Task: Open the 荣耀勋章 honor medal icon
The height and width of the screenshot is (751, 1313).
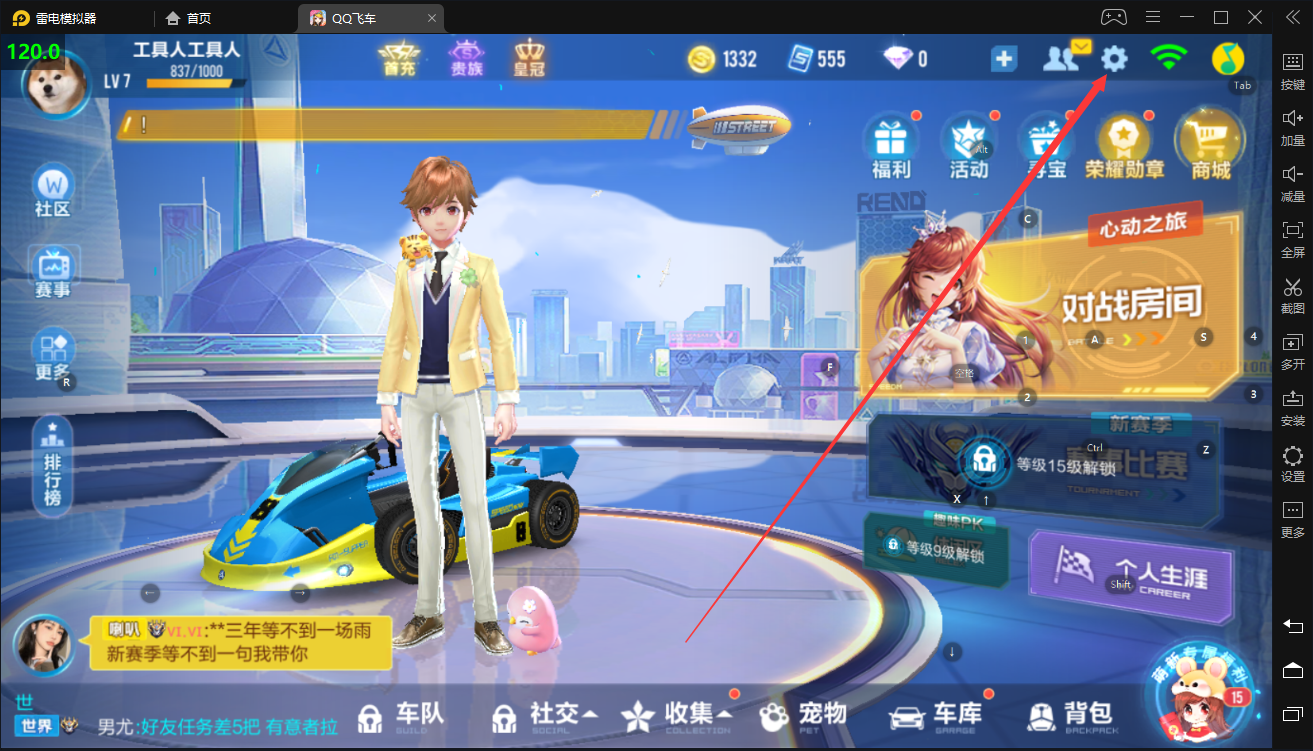Action: (1124, 146)
